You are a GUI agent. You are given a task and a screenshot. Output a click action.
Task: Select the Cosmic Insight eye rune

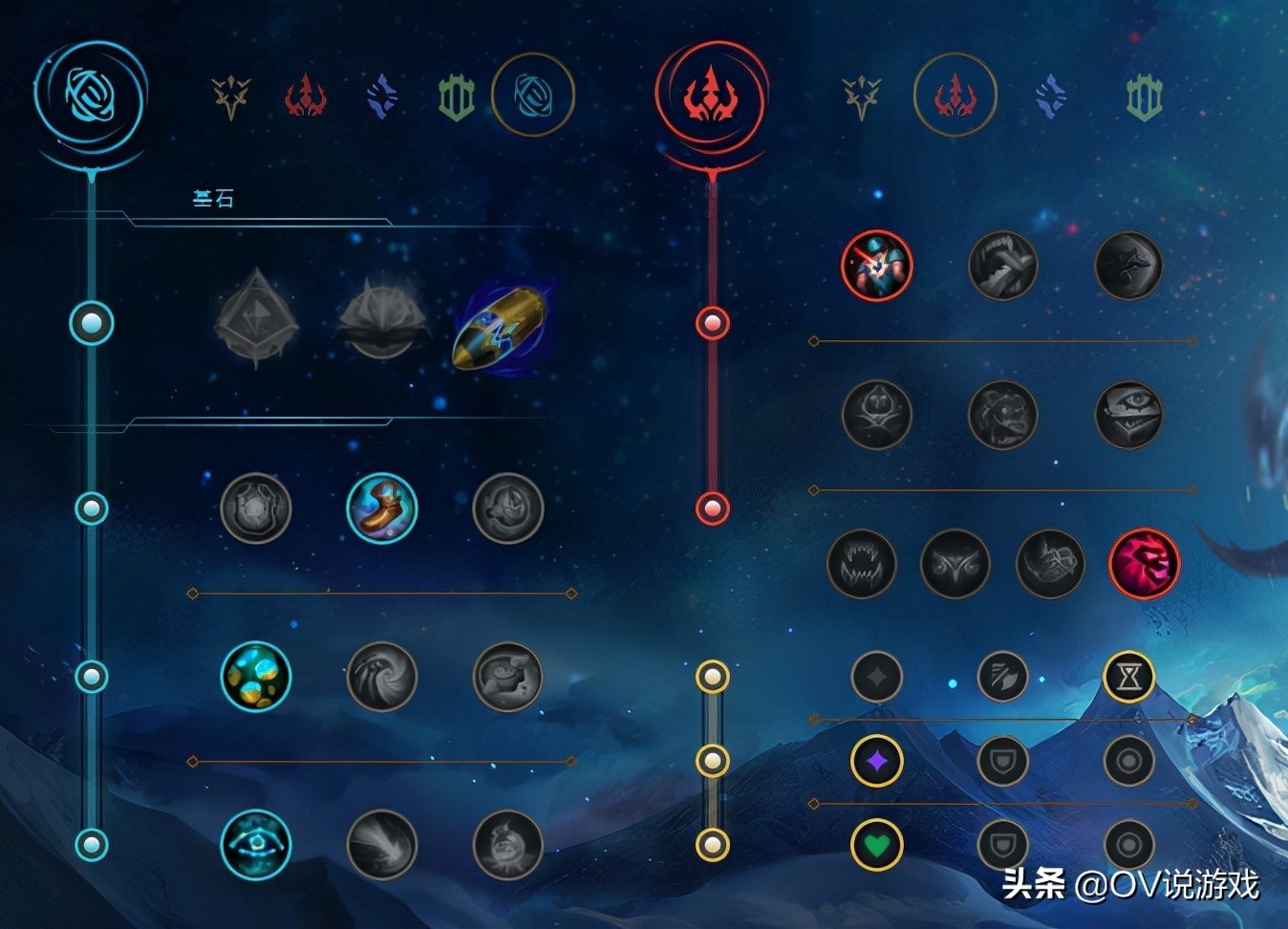(x=255, y=845)
